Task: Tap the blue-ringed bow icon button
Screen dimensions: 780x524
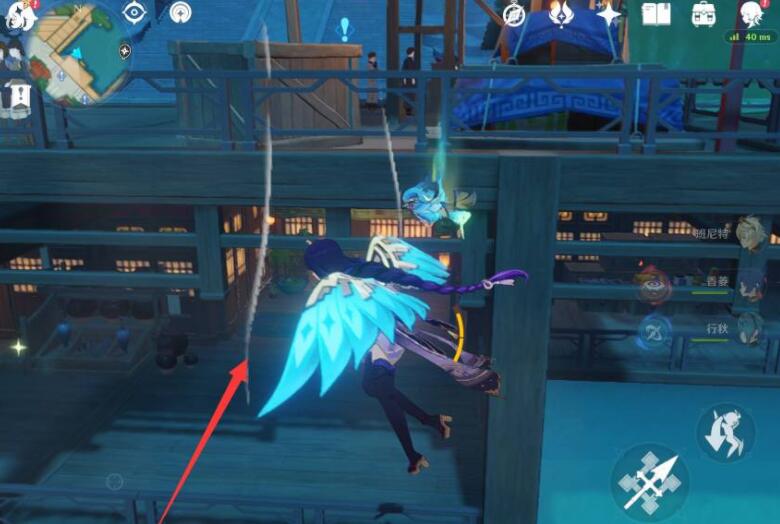Action: coord(654,332)
